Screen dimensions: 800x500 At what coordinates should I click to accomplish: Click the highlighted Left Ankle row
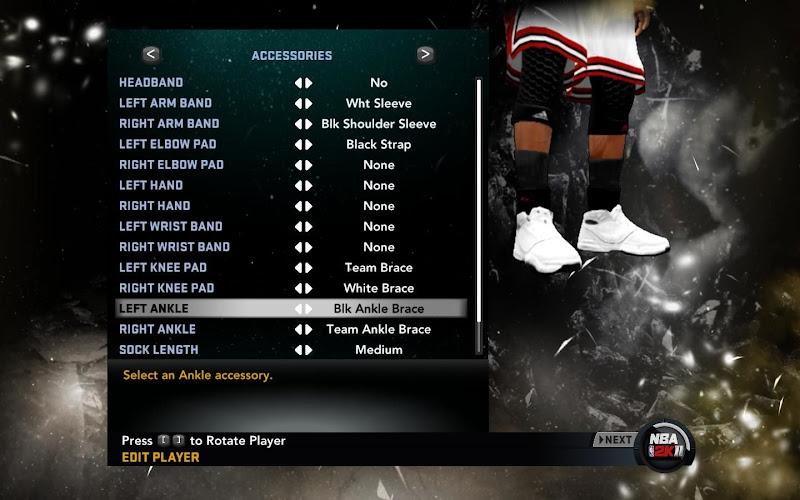click(290, 309)
